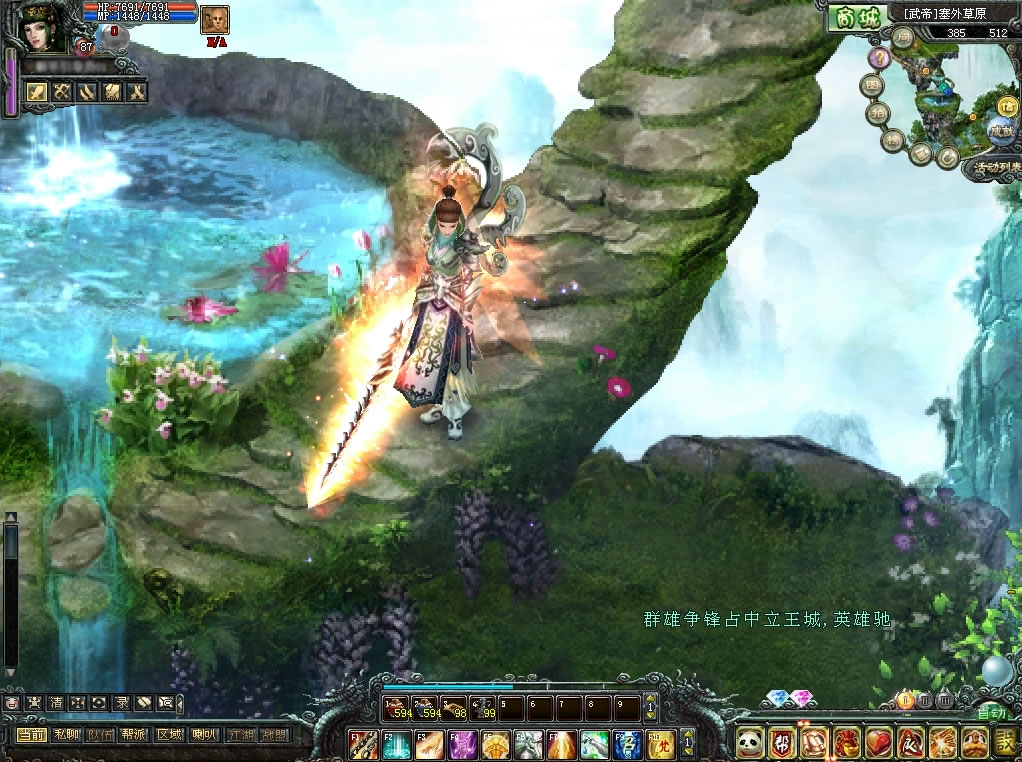
Task: Switch to the 私聊 private chat tab
Action: [66, 735]
